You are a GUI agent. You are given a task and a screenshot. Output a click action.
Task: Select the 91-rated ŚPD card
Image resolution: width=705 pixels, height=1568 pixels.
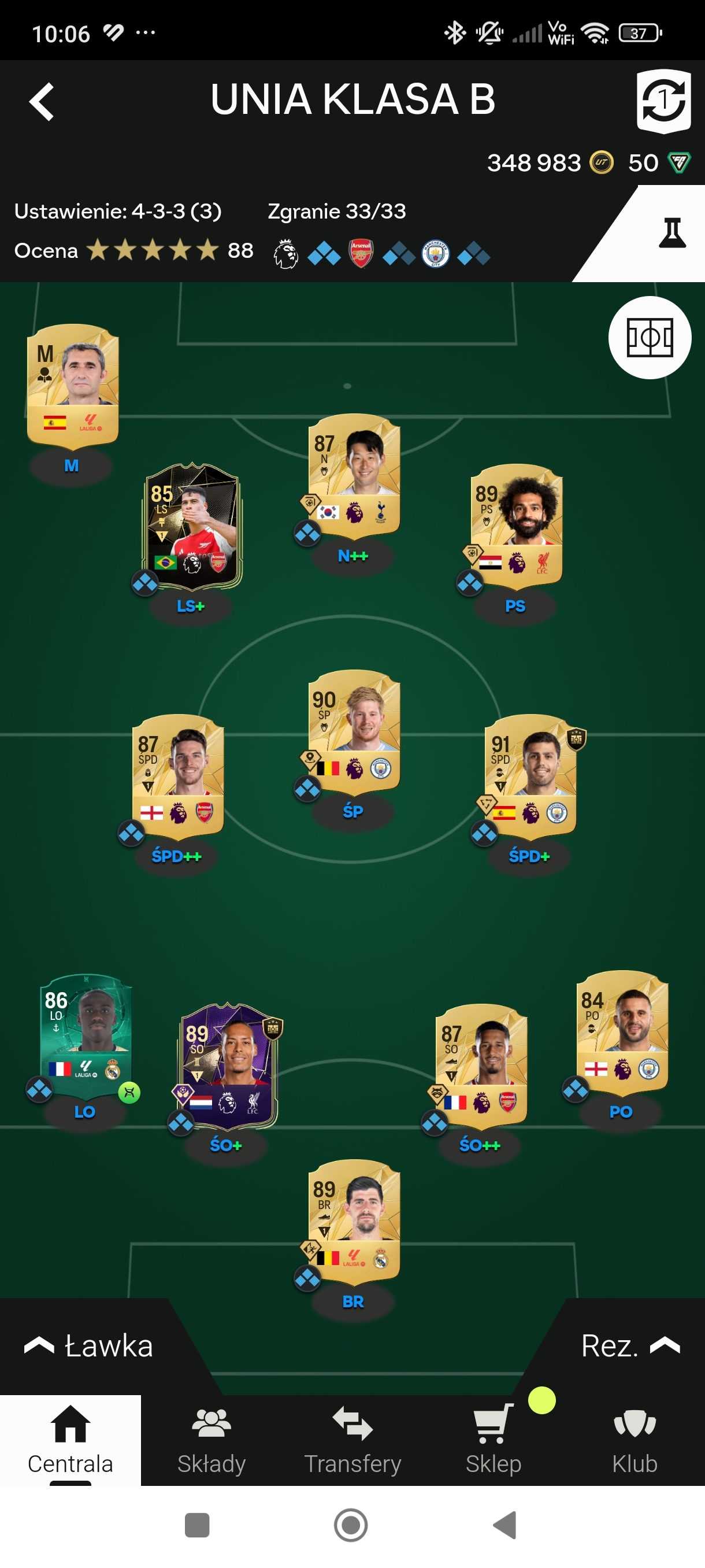[x=530, y=774]
